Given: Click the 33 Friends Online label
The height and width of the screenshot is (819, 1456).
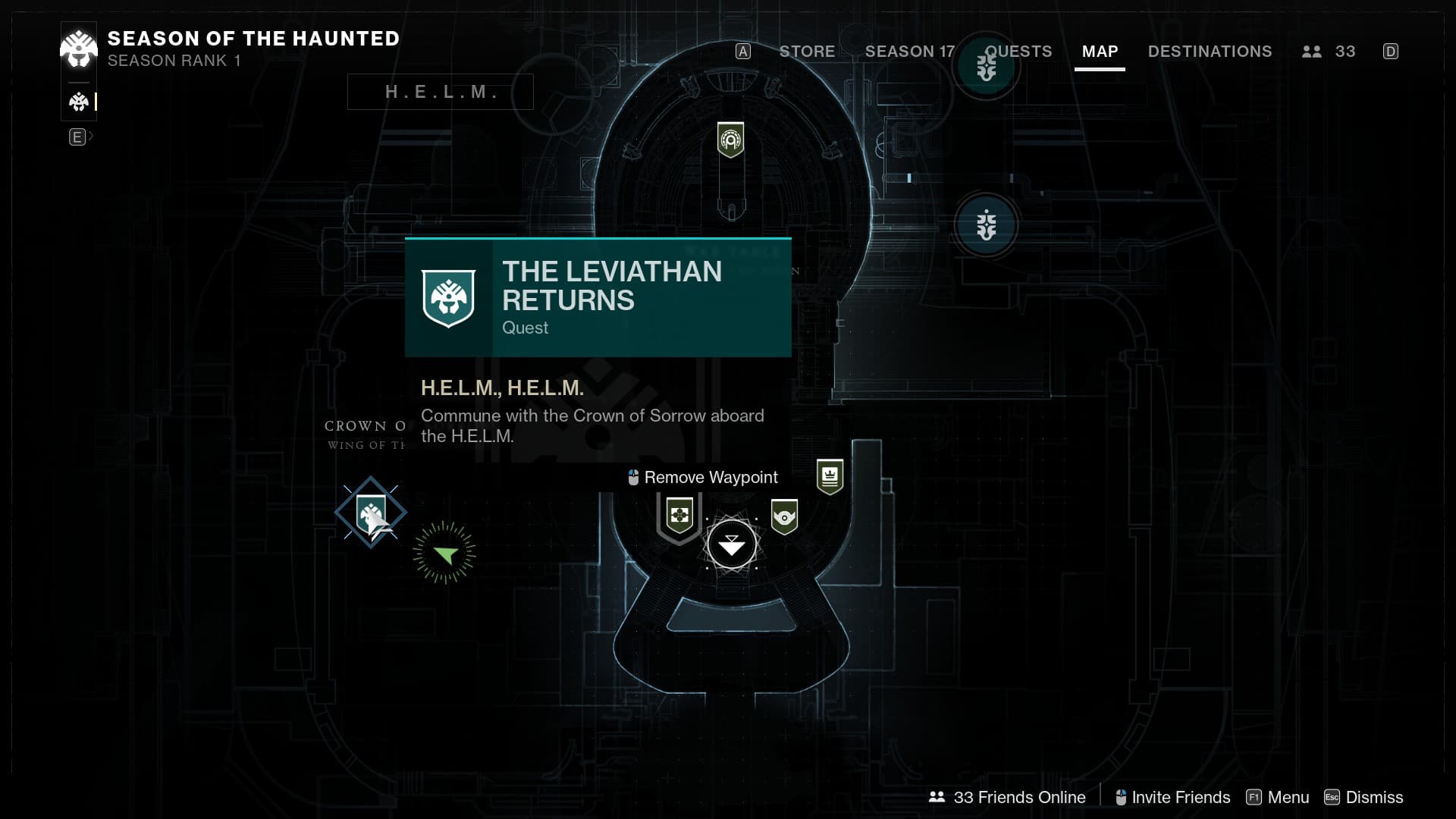Looking at the screenshot, I should [x=1008, y=797].
